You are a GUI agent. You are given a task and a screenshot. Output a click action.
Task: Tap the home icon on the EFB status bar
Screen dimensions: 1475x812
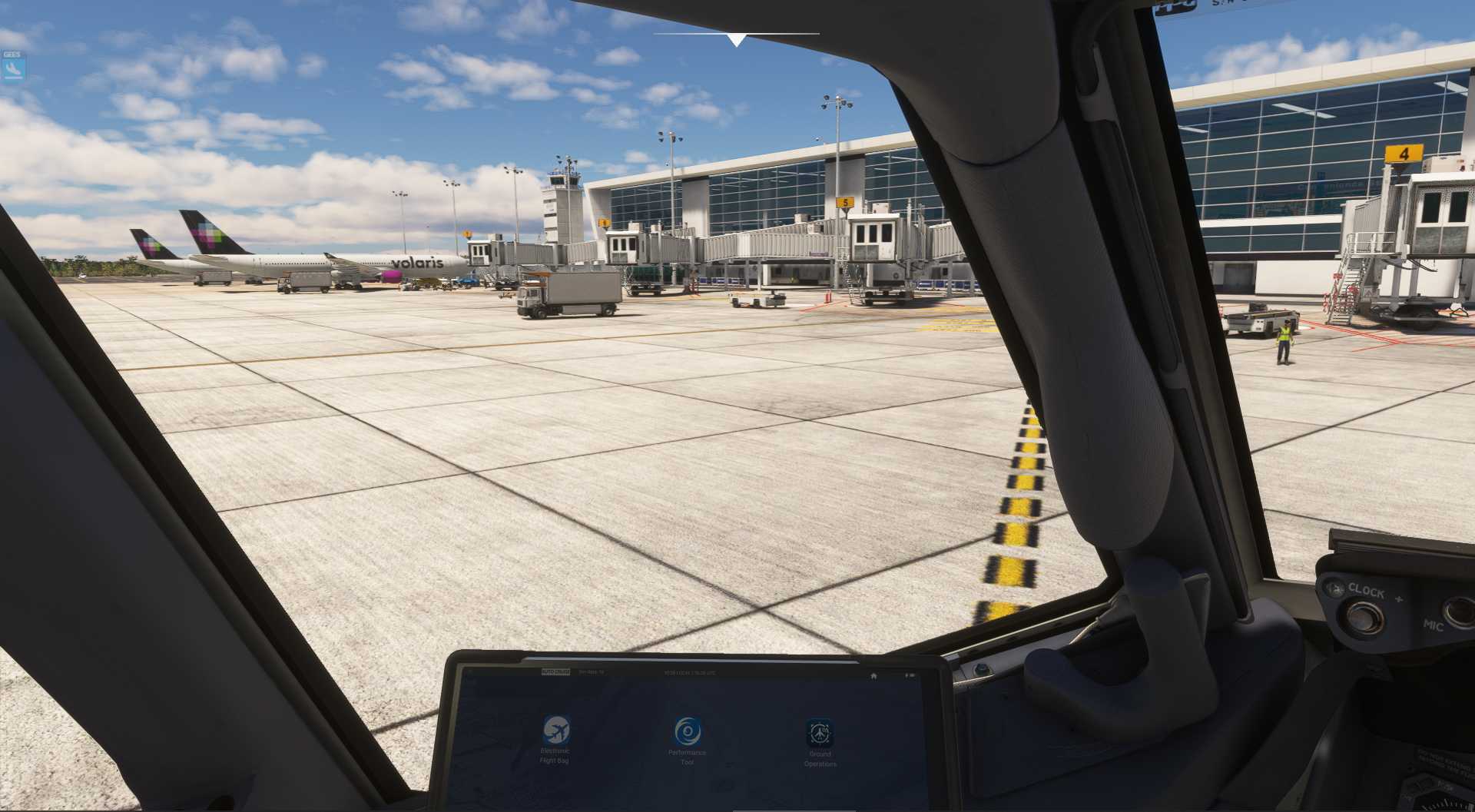pos(873,676)
